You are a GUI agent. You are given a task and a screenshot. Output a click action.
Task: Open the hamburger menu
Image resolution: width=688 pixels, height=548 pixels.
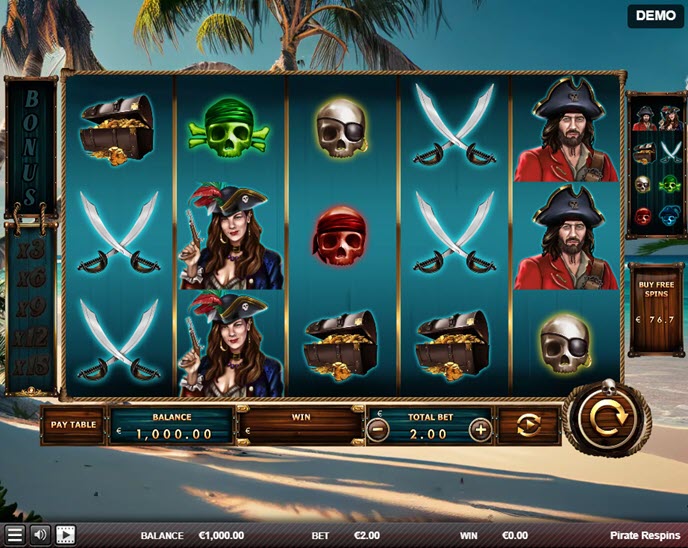14,535
